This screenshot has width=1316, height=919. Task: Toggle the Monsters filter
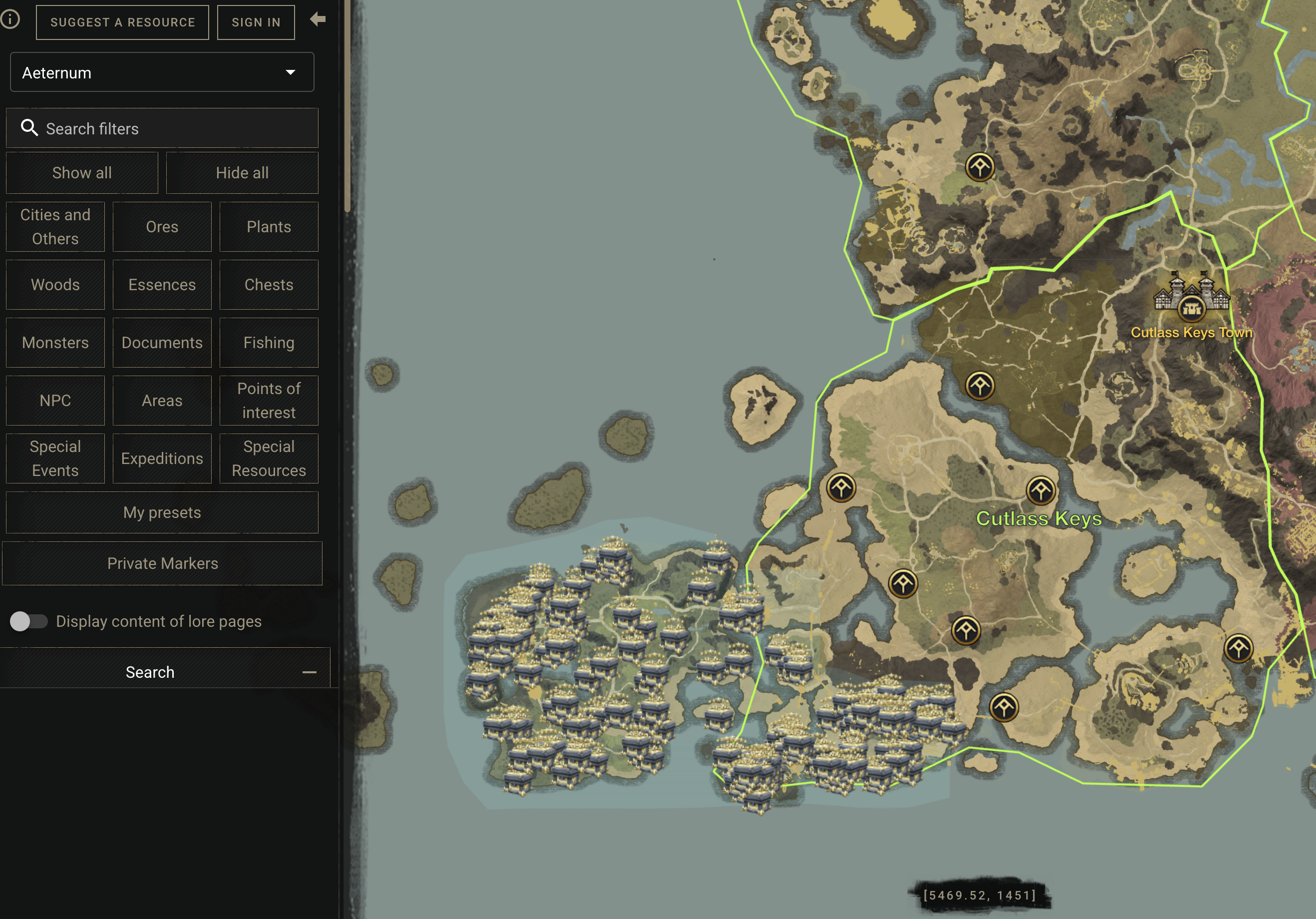click(x=55, y=342)
